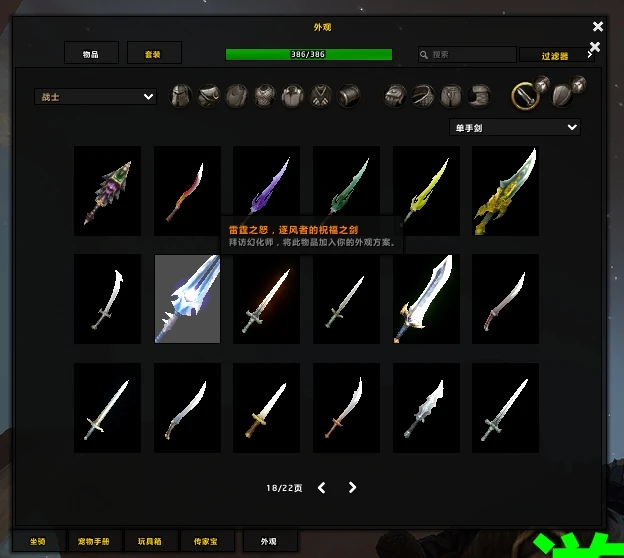This screenshot has width=624, height=558.
Task: Select the head armor slot icon
Action: tap(181, 96)
